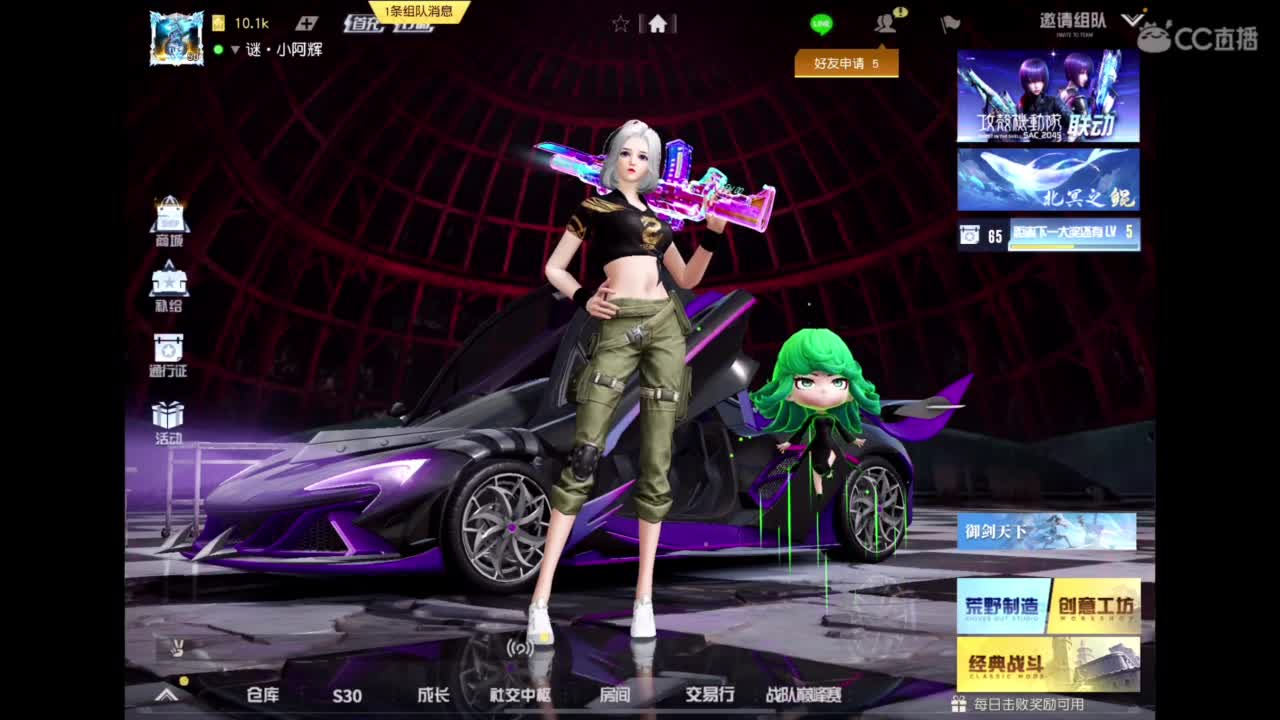Switch to the 仓库 tab
The height and width of the screenshot is (720, 1280).
pos(265,697)
